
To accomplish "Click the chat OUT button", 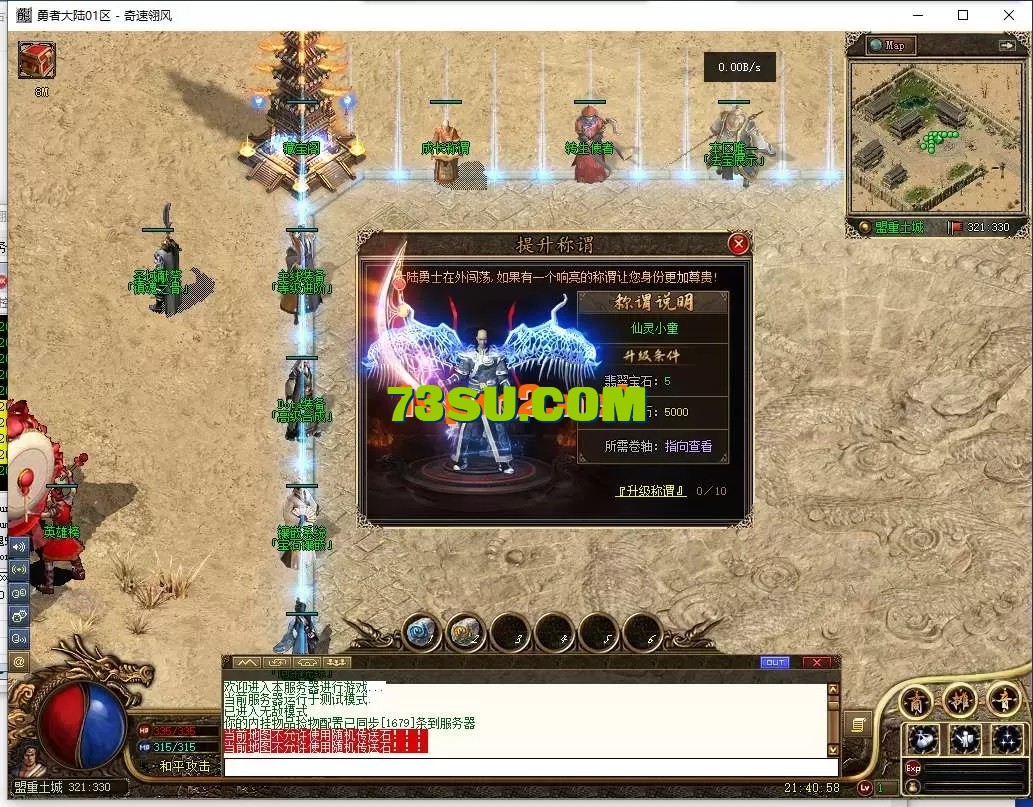I will click(x=774, y=662).
